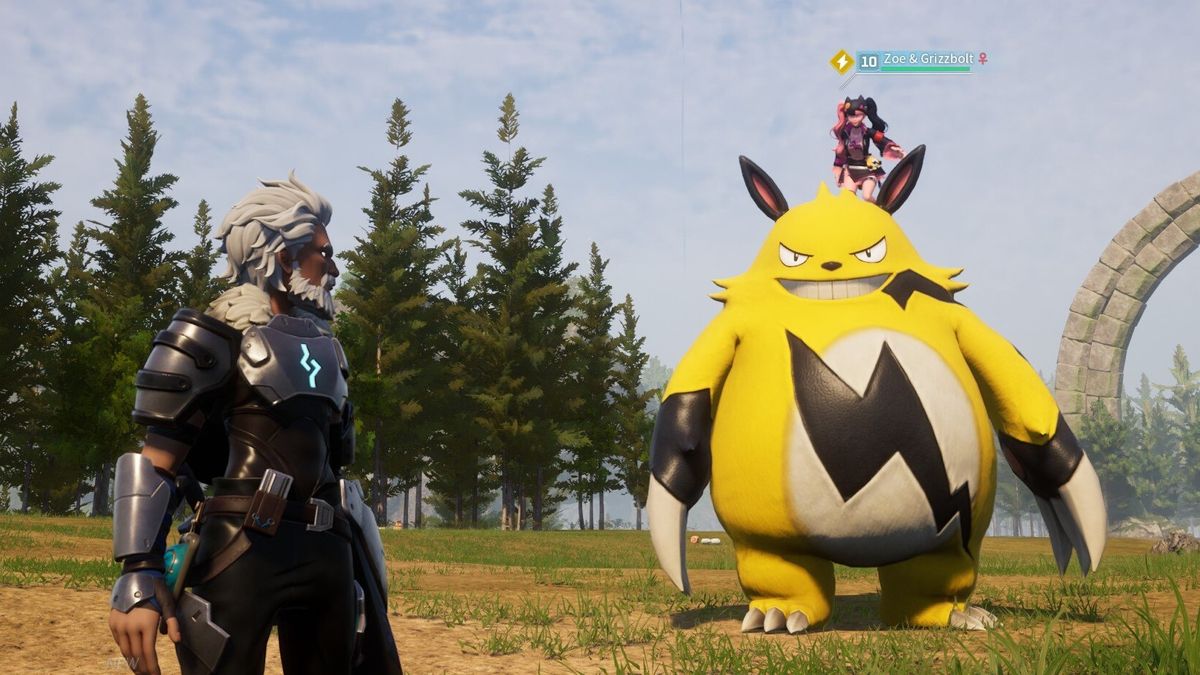Screen dimensions: 1200x675
Task: Click the Zoe & Grizzbolt name label
Action: pos(928,59)
